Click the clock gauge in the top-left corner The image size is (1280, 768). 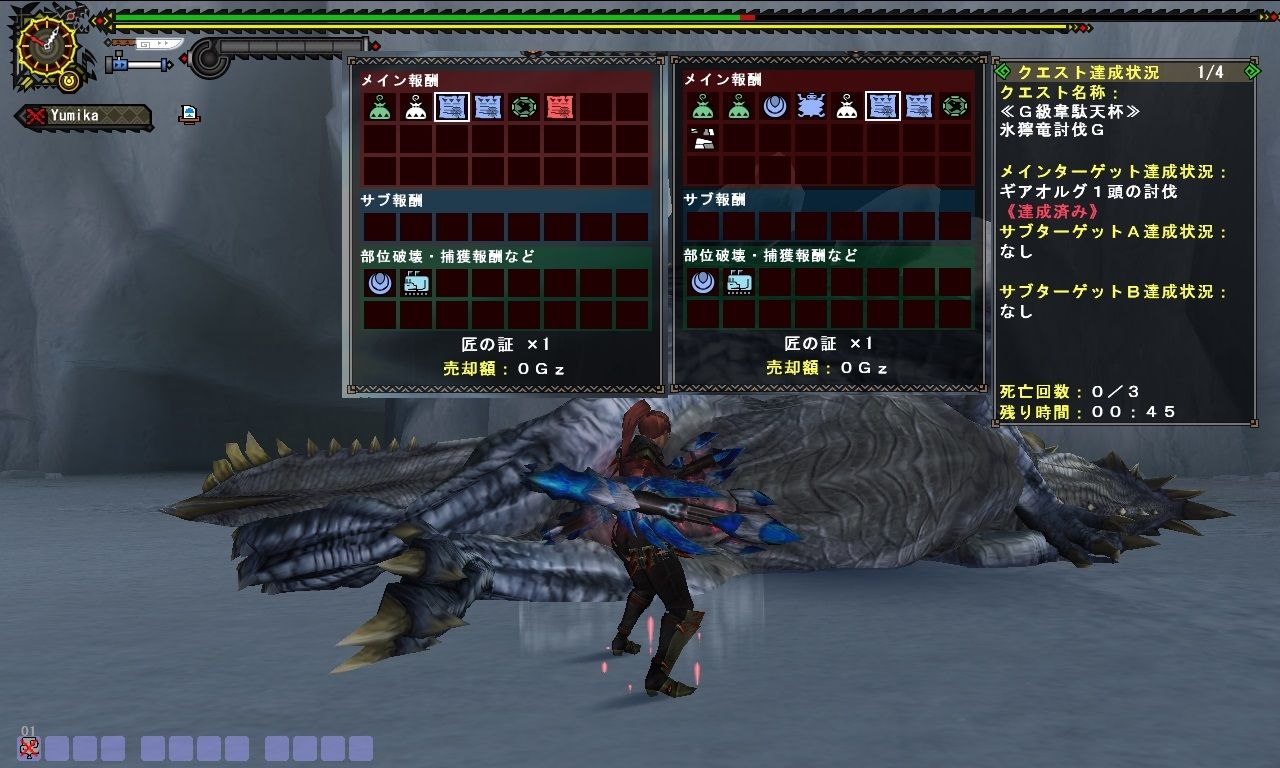(x=46, y=45)
